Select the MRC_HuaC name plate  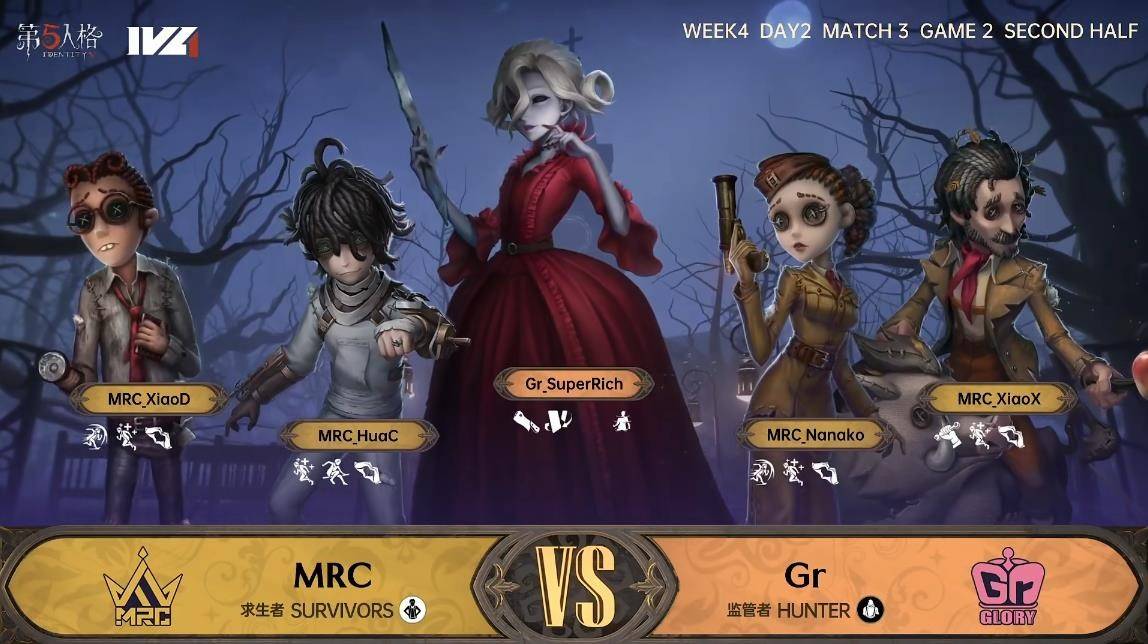(358, 435)
